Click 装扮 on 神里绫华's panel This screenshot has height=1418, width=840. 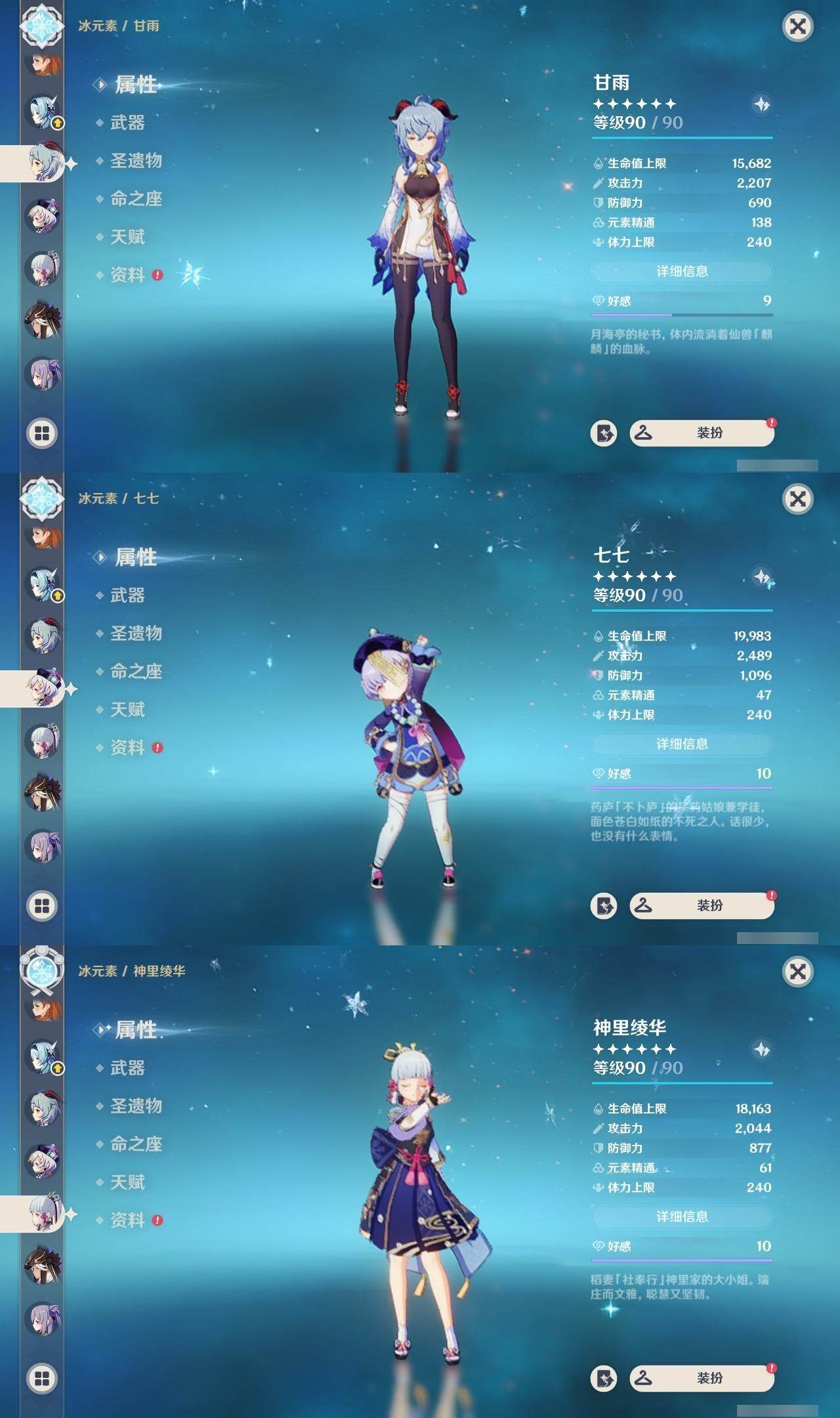click(x=702, y=1379)
